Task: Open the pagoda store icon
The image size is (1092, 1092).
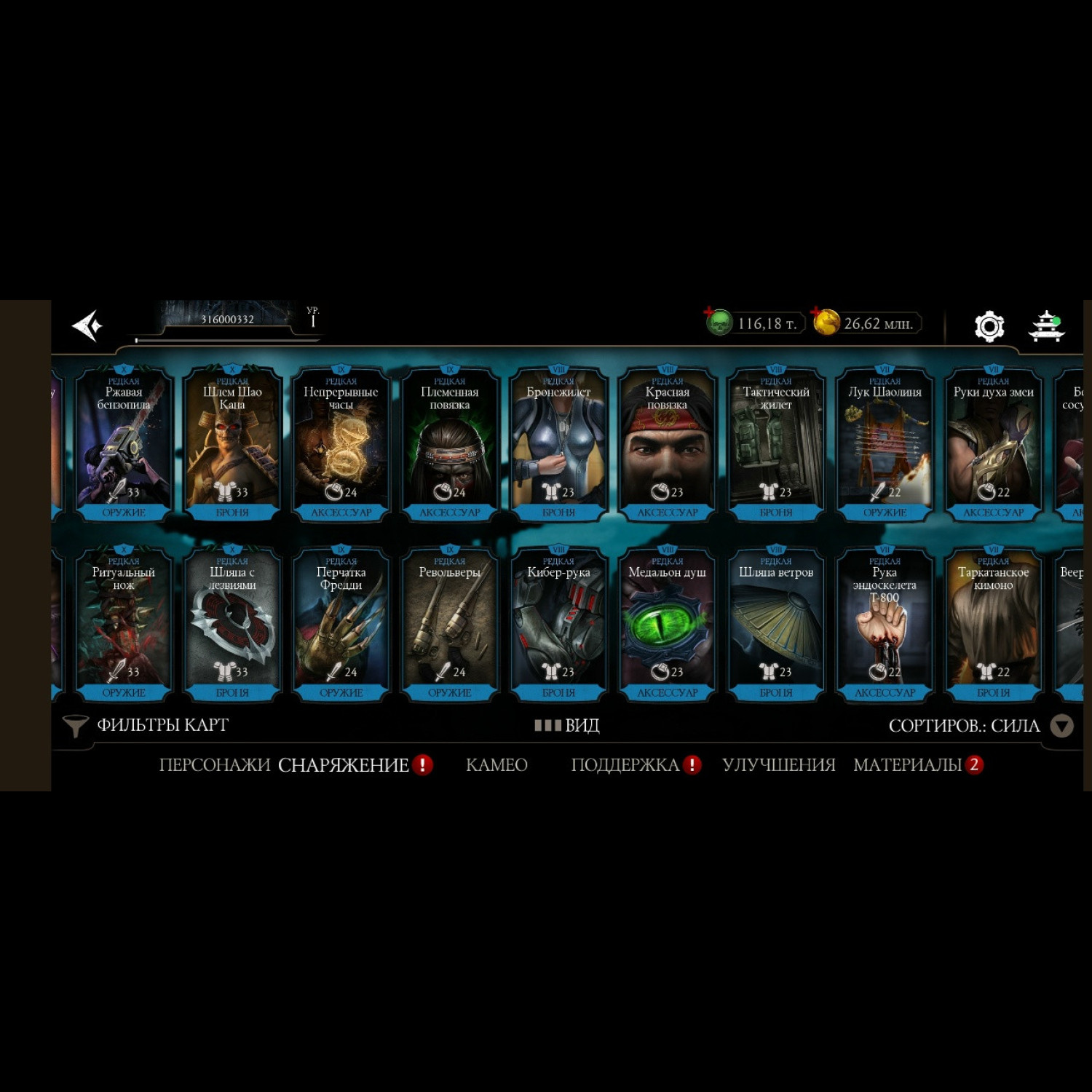Action: (1046, 326)
